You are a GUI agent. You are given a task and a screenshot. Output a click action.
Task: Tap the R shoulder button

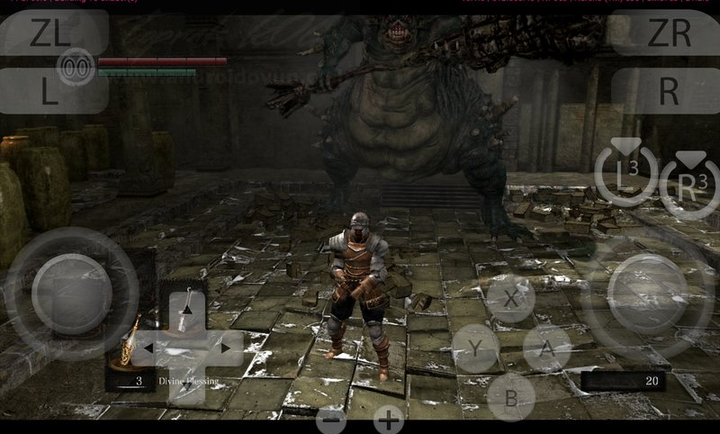(669, 91)
